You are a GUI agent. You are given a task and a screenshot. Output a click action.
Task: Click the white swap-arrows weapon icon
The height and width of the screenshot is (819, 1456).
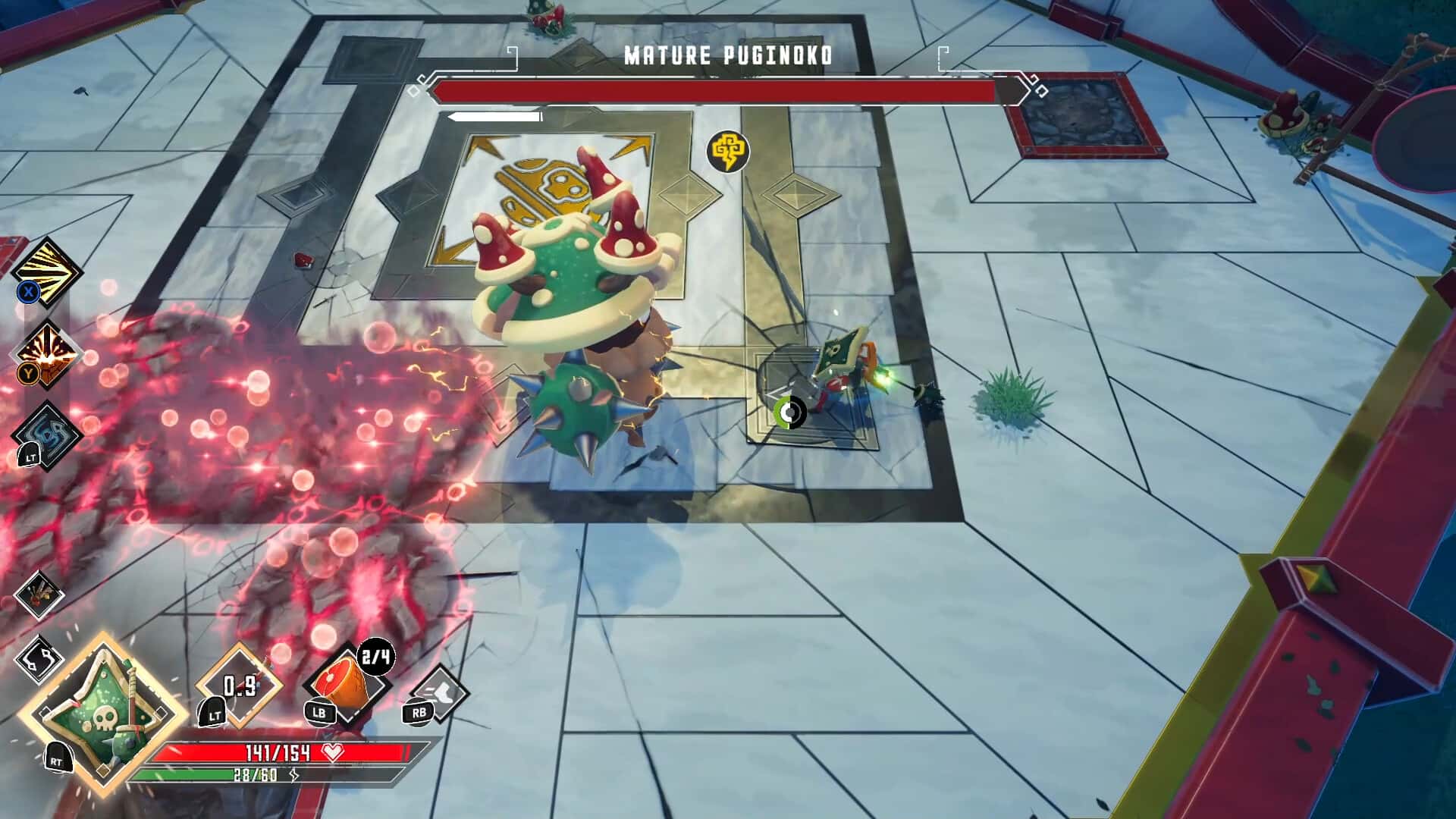39,658
